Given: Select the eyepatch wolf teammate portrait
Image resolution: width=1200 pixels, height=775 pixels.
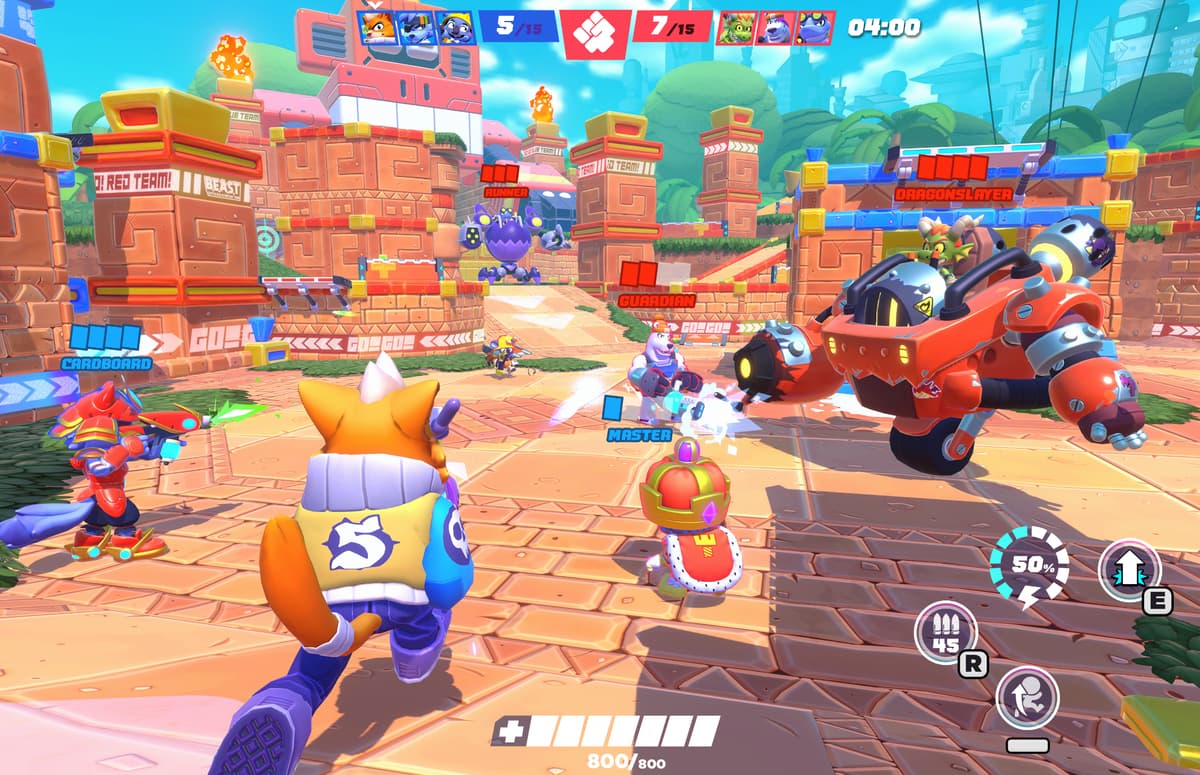Looking at the screenshot, I should pyautogui.click(x=417, y=26).
